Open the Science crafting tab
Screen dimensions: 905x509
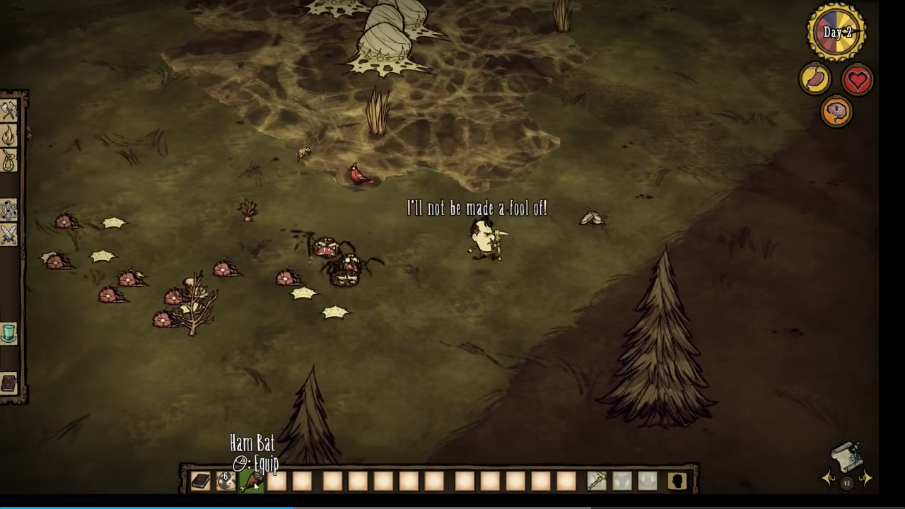9,210
